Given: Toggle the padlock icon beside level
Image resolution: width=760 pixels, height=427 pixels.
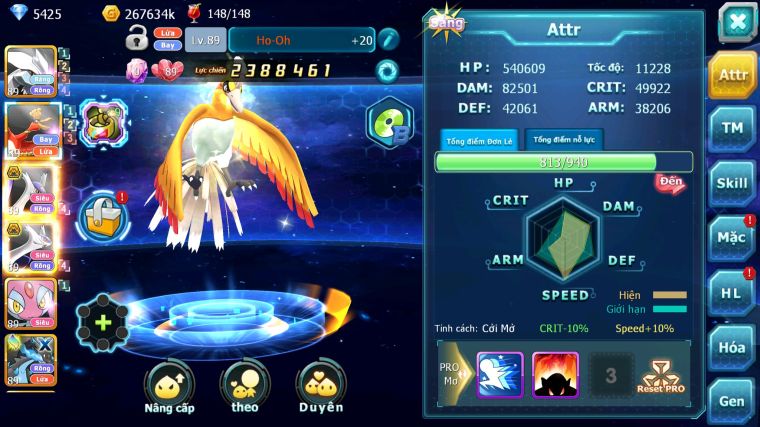Looking at the screenshot, I should click(x=137, y=39).
